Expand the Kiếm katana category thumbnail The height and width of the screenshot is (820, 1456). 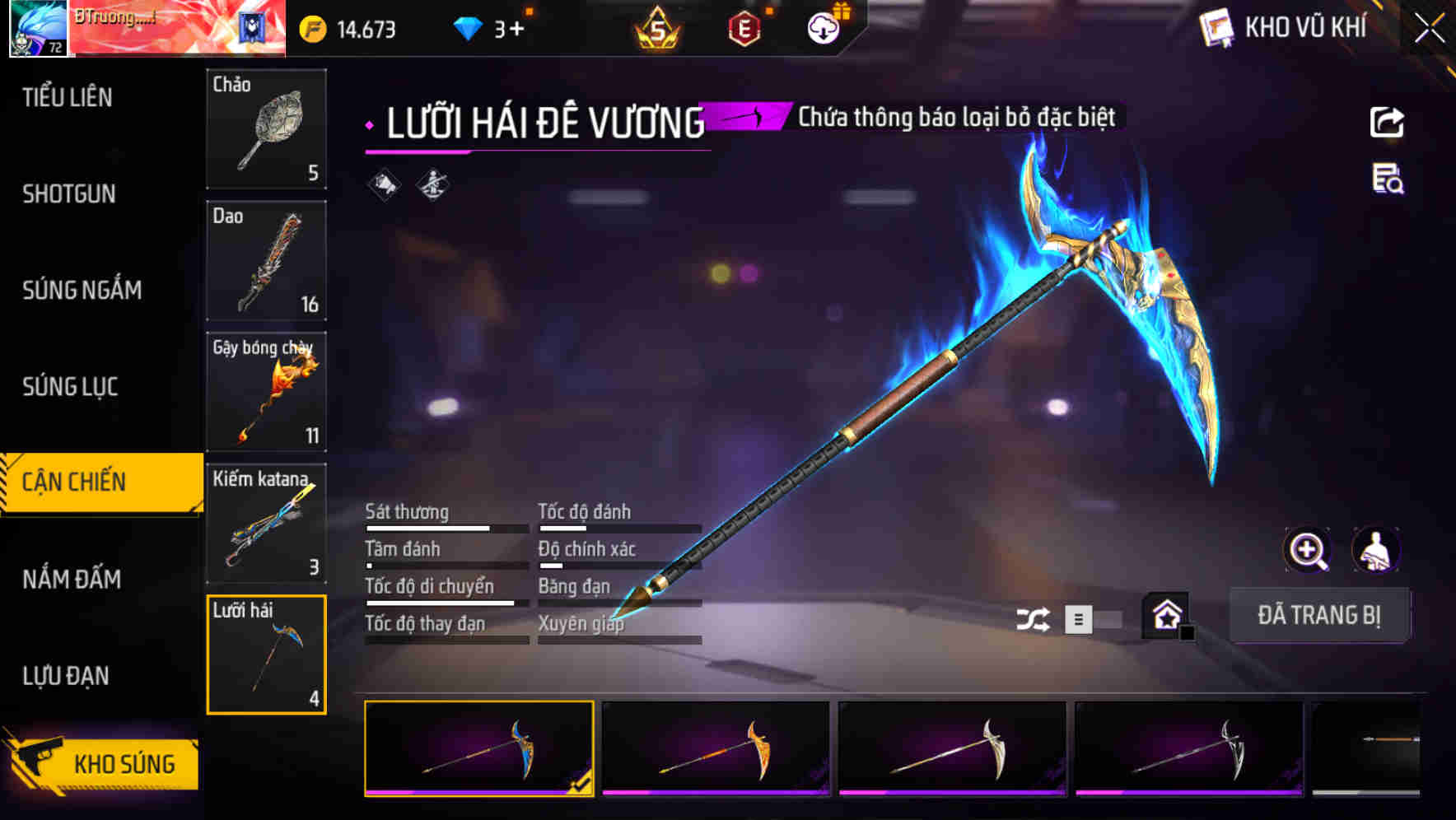tap(266, 524)
